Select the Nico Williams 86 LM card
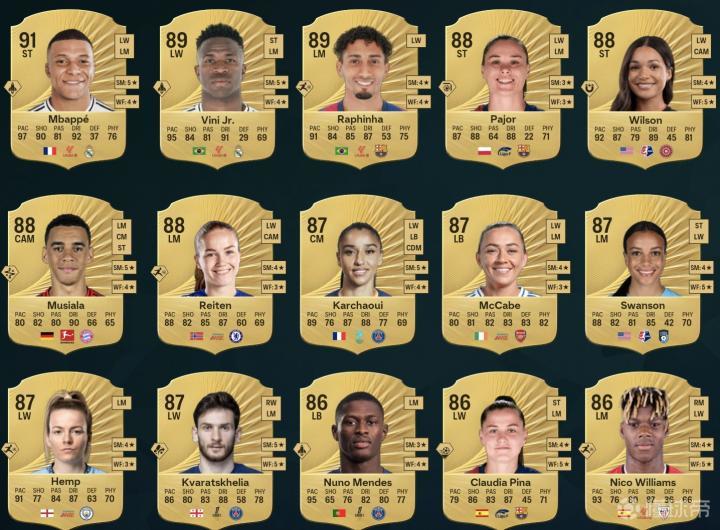 coord(645,448)
